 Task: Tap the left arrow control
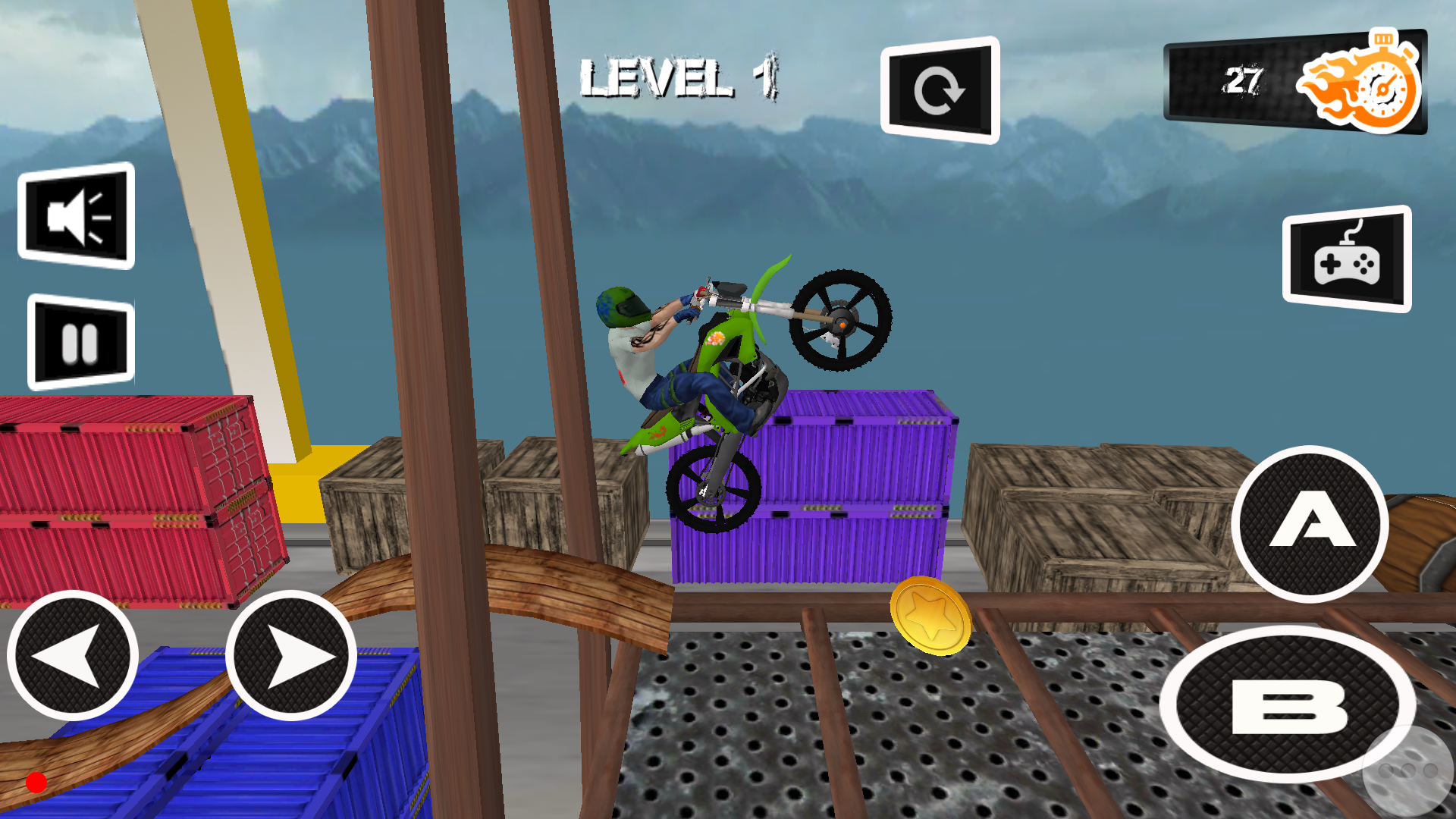pyautogui.click(x=73, y=656)
